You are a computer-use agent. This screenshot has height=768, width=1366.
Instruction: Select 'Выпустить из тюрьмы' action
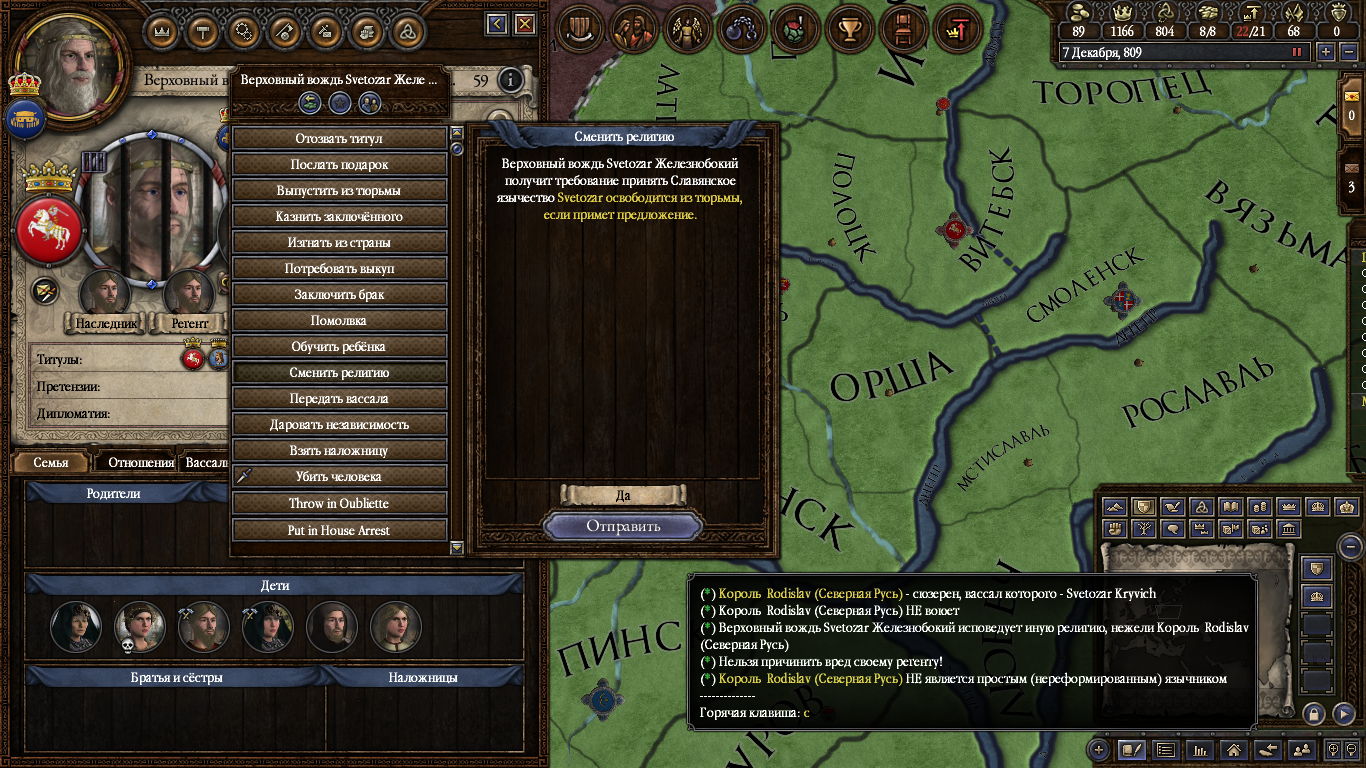click(x=339, y=190)
